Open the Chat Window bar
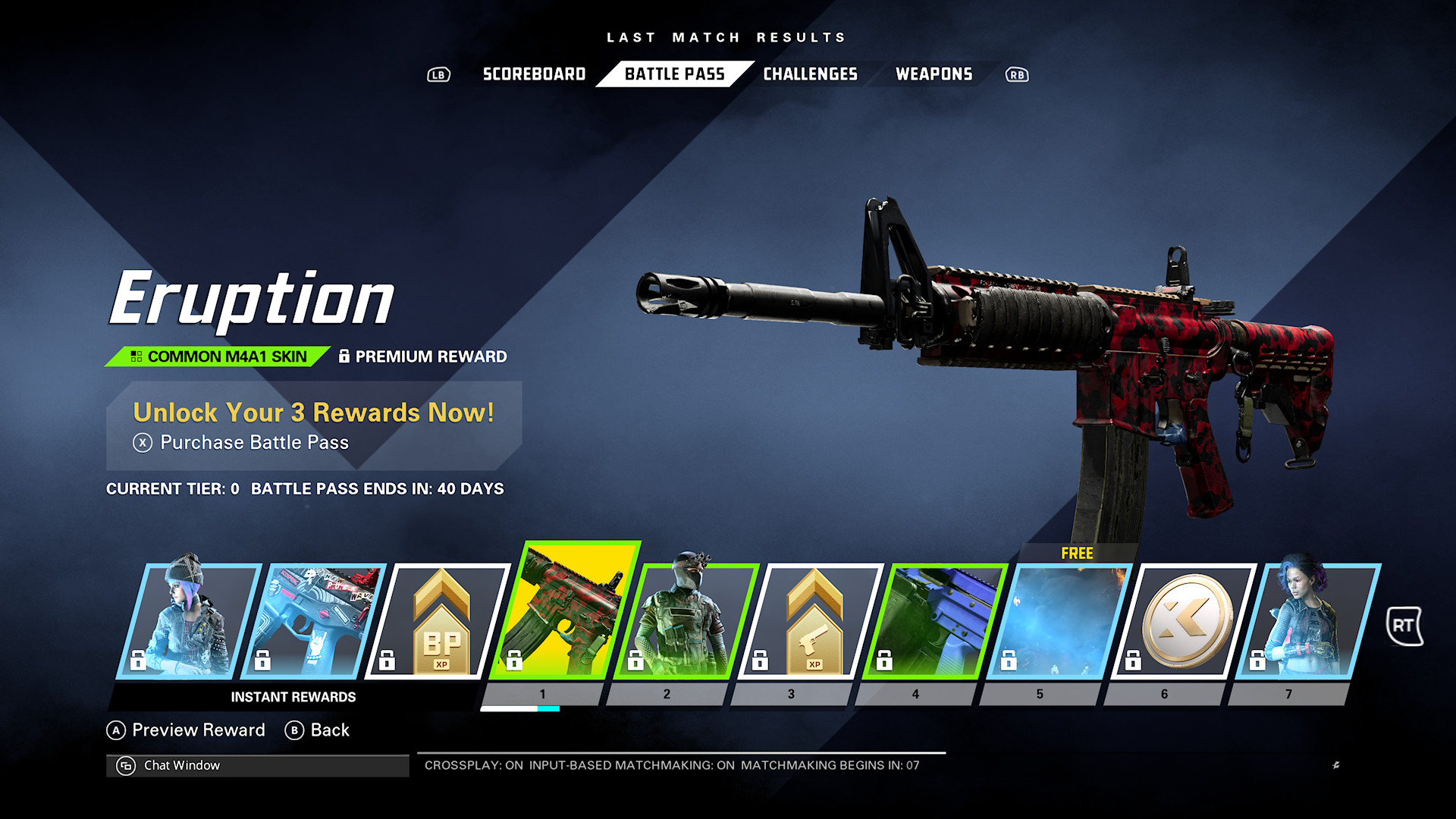This screenshot has height=819, width=1456. (257, 766)
